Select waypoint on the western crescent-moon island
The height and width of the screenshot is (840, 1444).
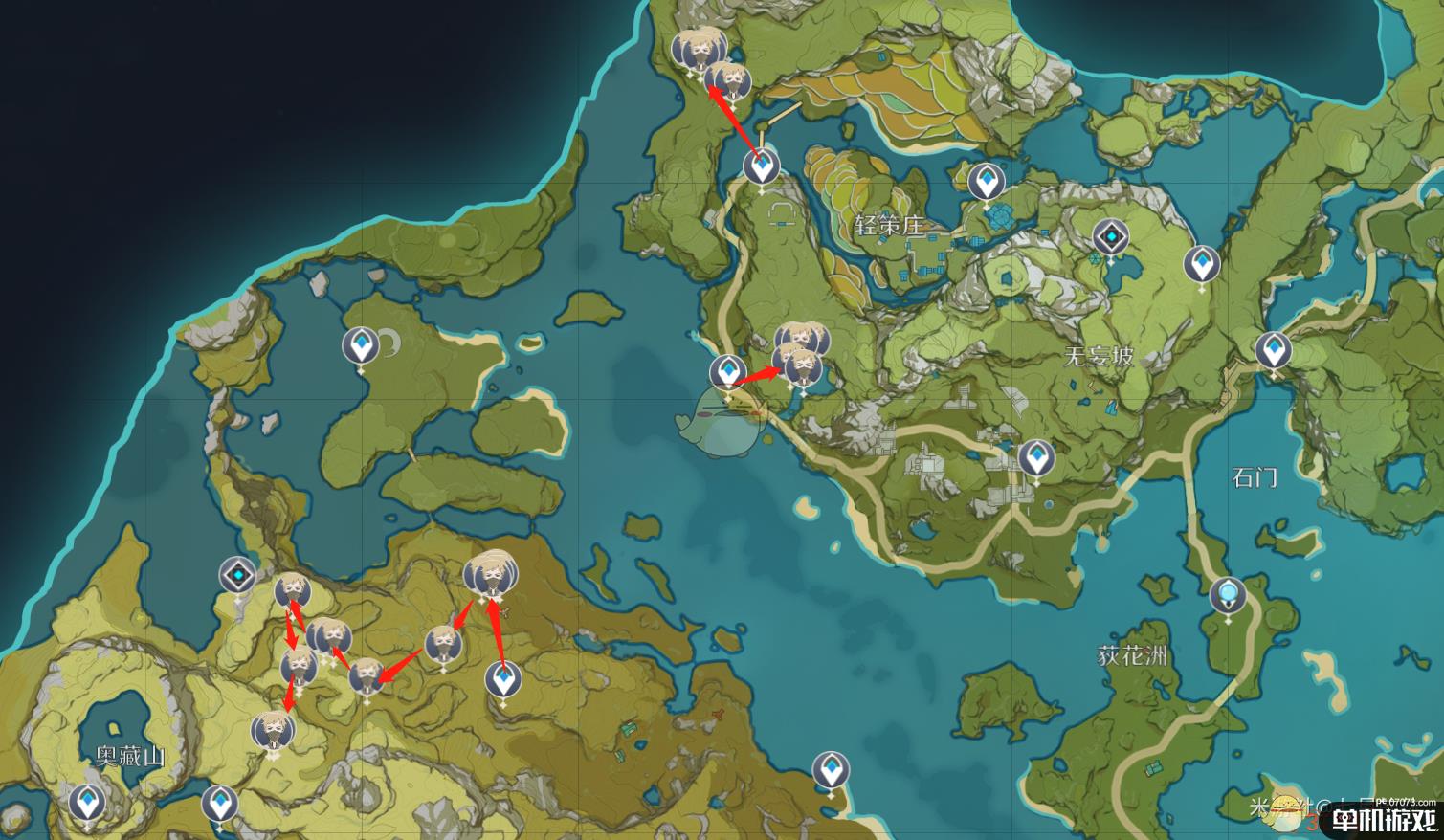361,344
